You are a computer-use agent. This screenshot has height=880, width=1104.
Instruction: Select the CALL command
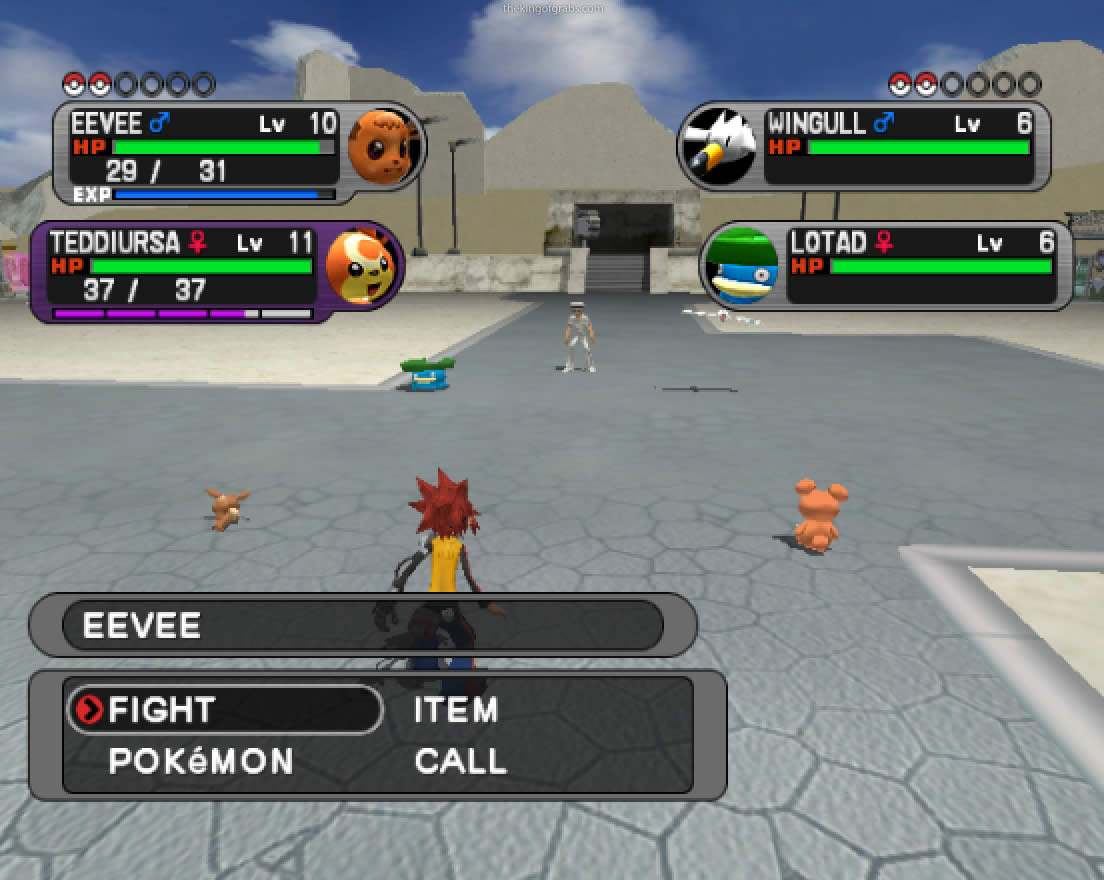click(461, 761)
